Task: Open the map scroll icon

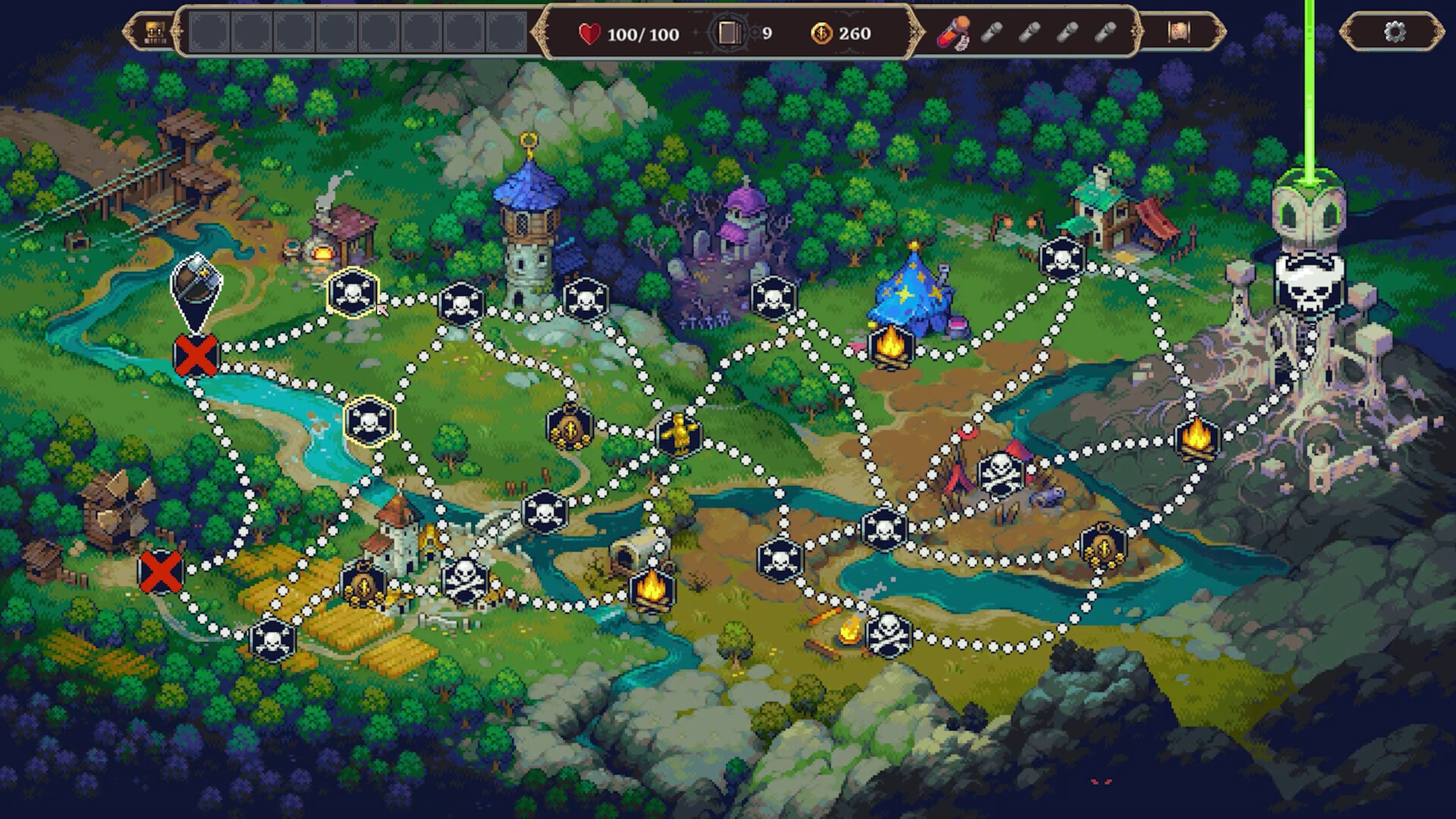Action: click(1178, 32)
